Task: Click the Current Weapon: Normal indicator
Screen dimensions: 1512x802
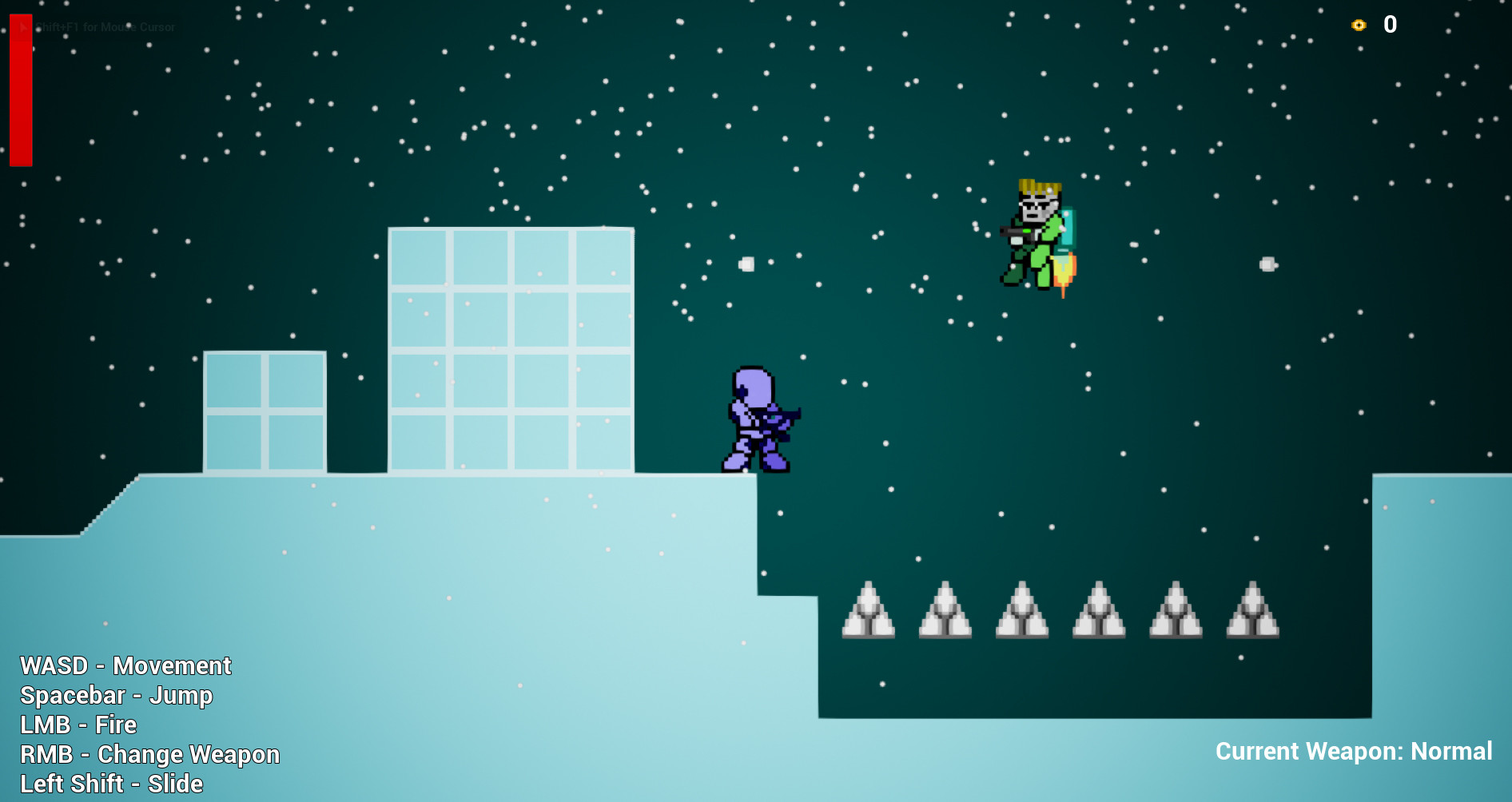Action: [x=1354, y=751]
